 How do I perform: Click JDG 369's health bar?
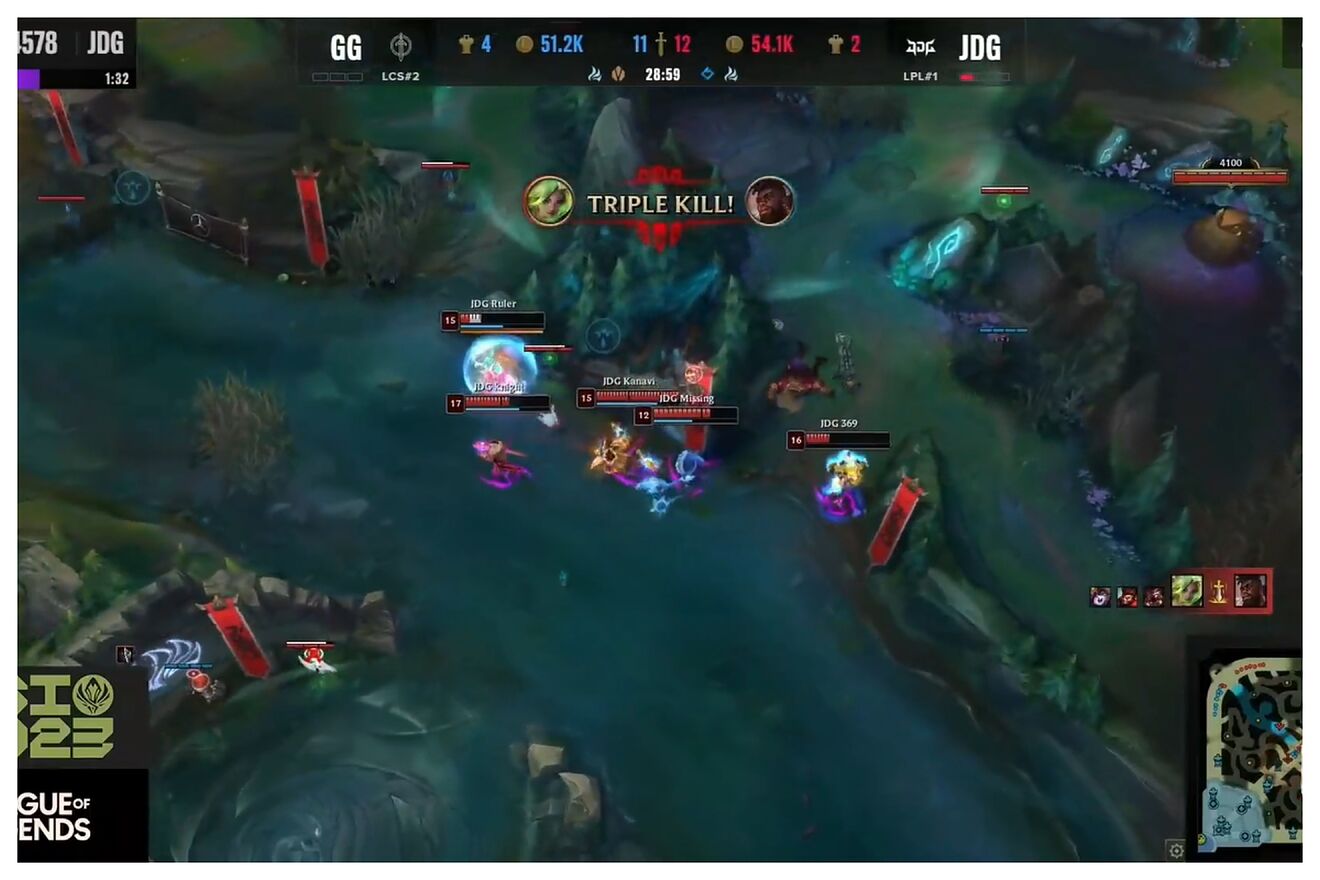tap(845, 441)
